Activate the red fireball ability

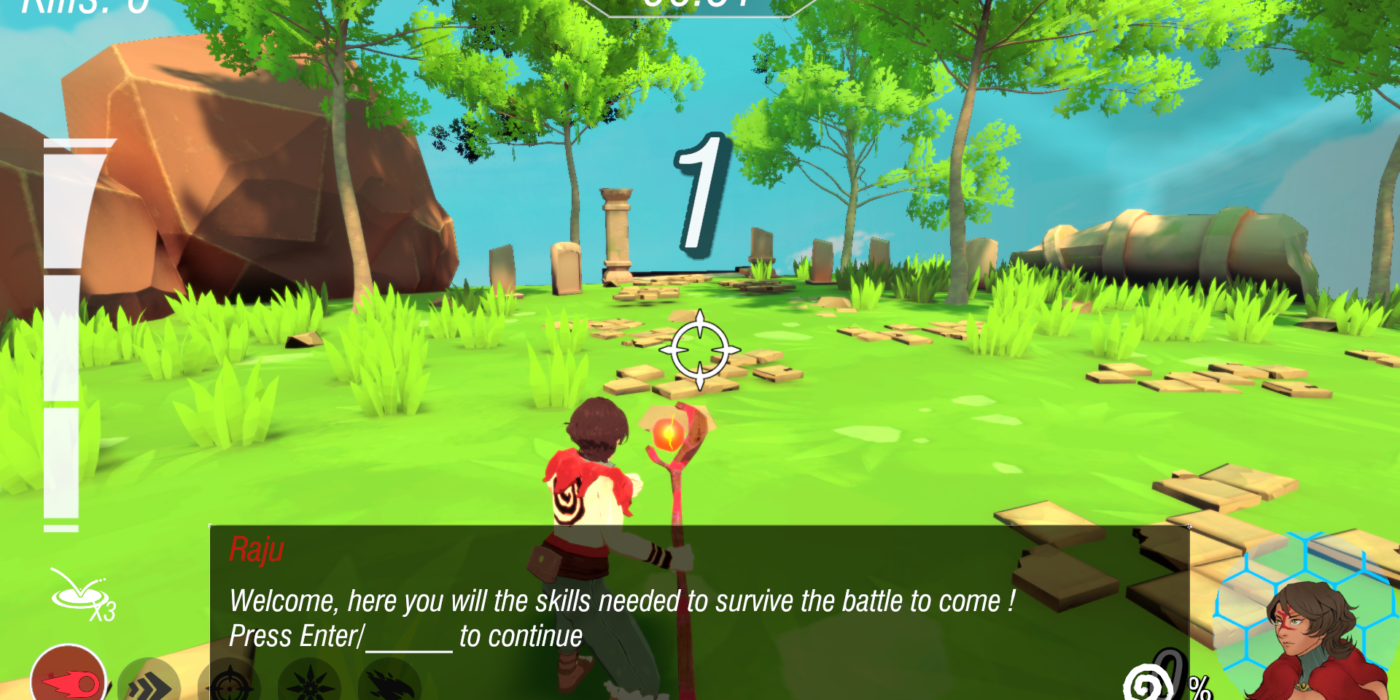(69, 678)
